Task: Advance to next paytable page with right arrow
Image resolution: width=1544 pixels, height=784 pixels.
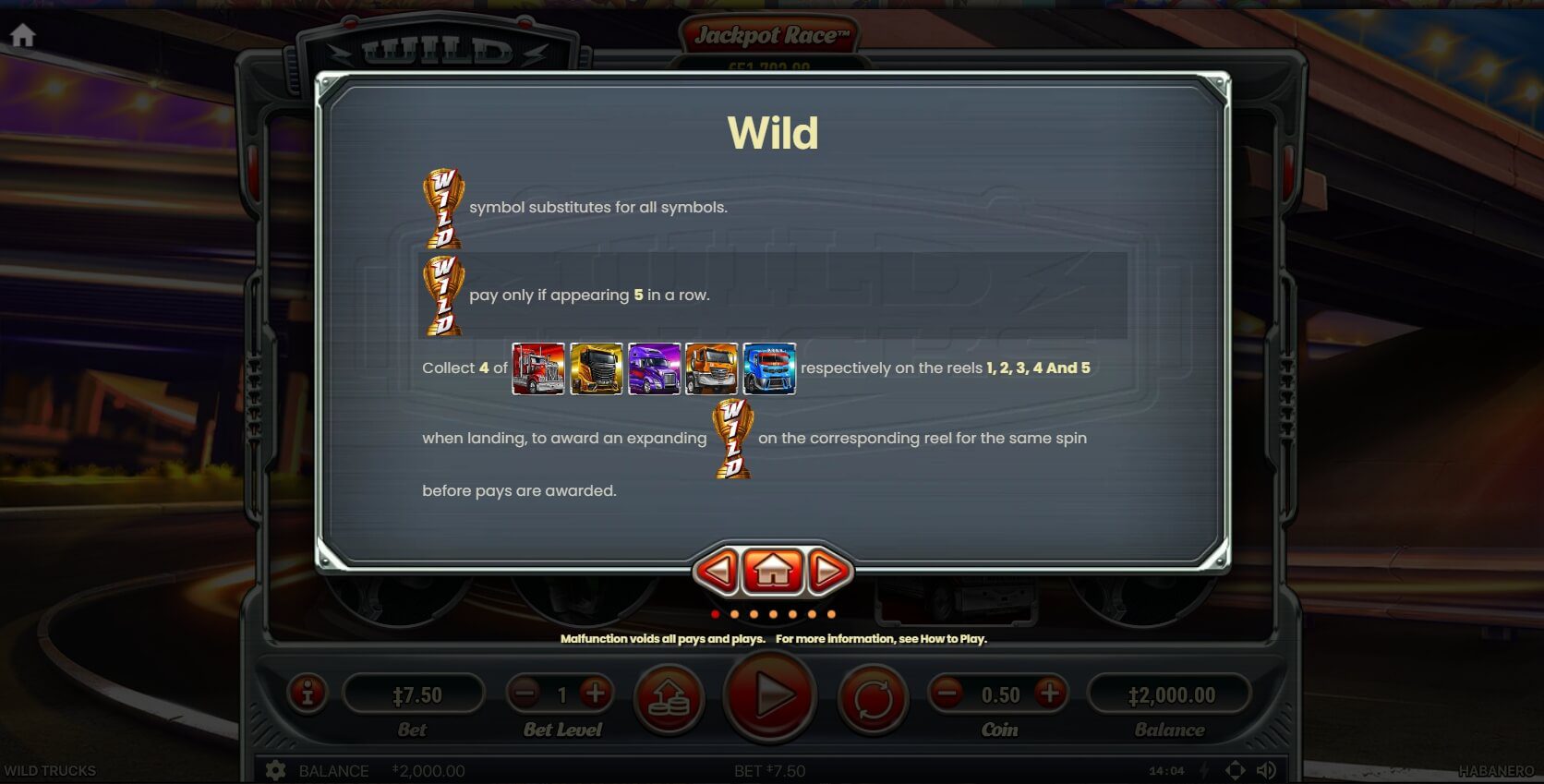Action: tap(829, 571)
